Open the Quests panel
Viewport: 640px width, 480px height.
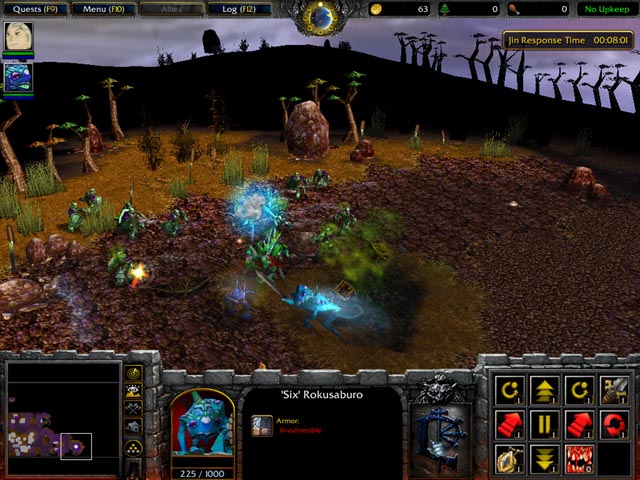pyautogui.click(x=33, y=9)
